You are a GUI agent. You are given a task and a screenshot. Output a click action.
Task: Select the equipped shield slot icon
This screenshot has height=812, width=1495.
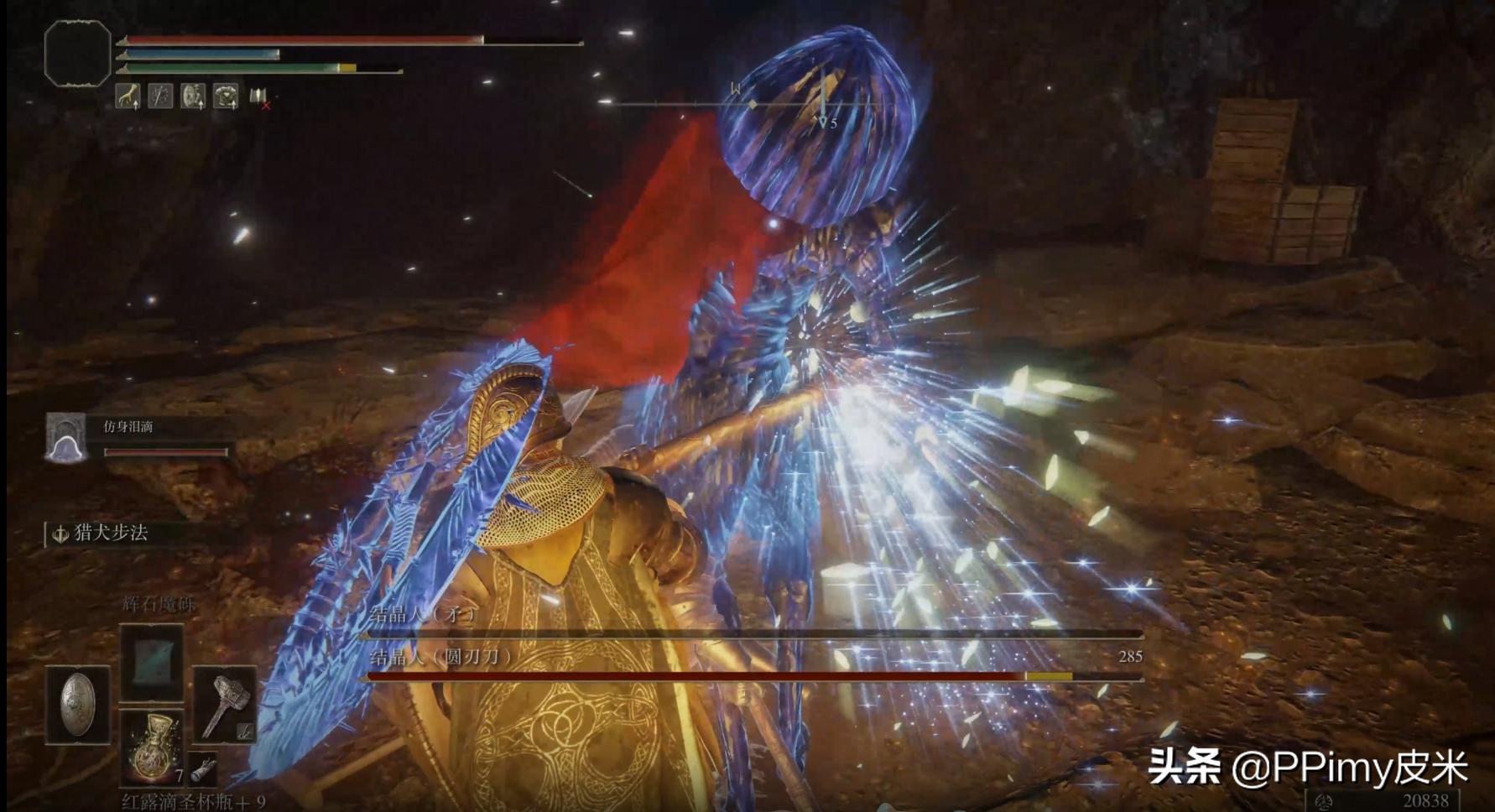[80, 705]
